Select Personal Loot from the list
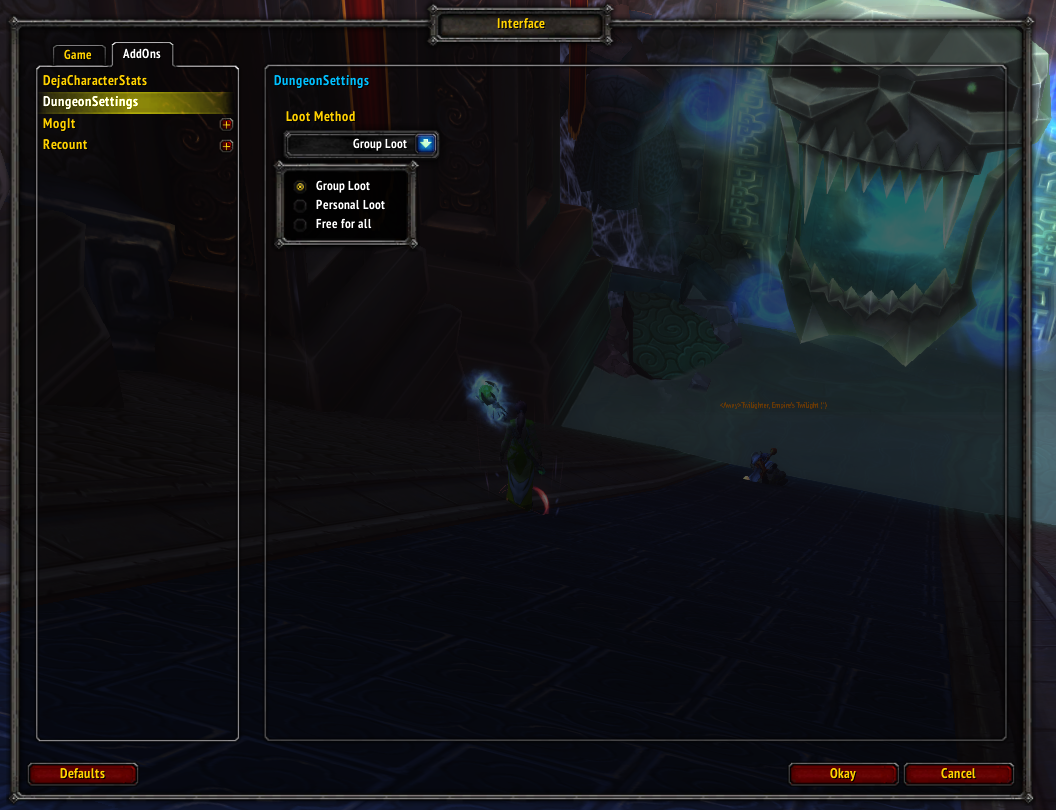Image resolution: width=1056 pixels, height=810 pixels. [x=300, y=205]
